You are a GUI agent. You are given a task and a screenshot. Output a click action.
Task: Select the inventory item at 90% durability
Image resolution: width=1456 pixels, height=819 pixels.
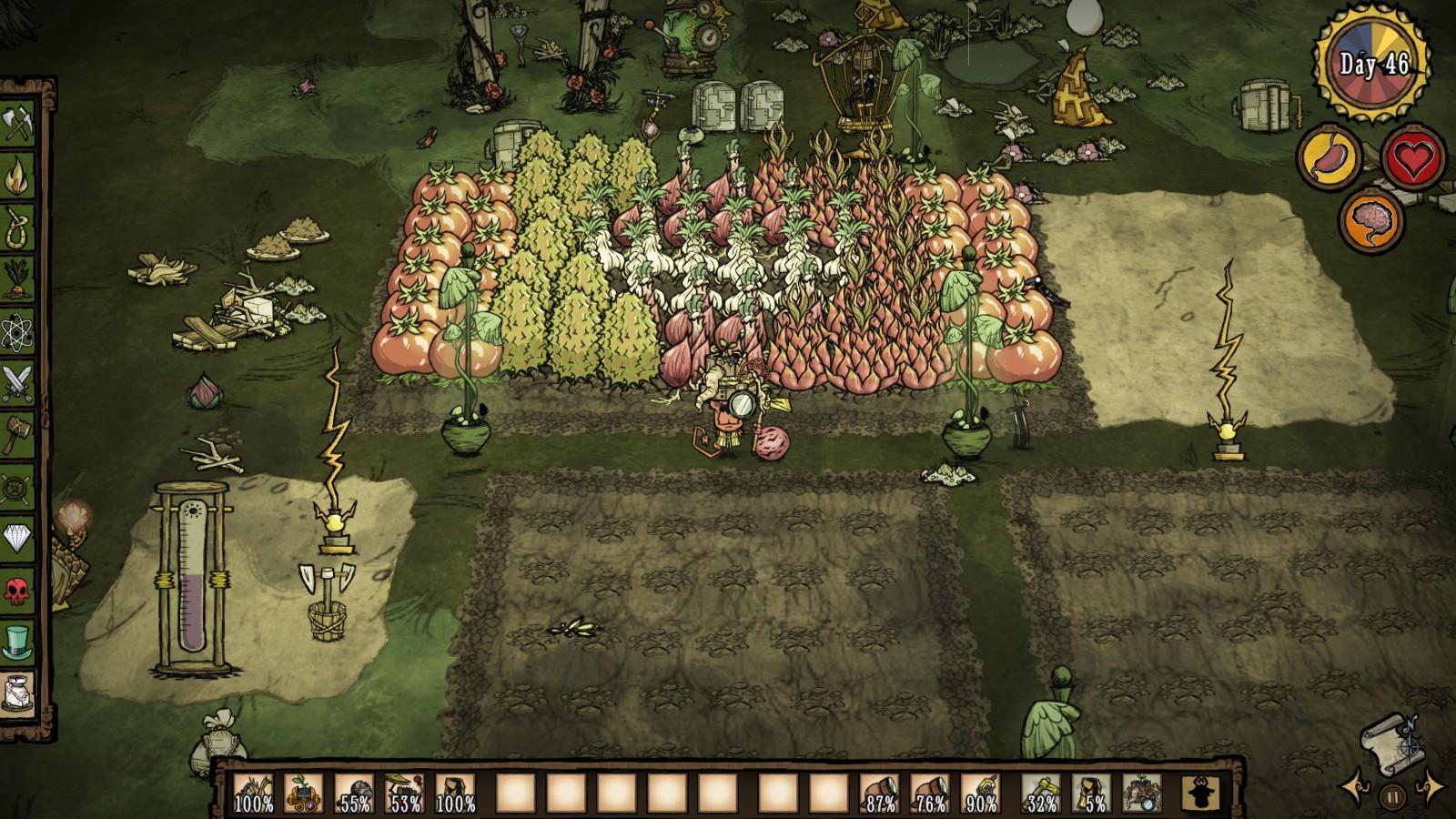pos(979,794)
